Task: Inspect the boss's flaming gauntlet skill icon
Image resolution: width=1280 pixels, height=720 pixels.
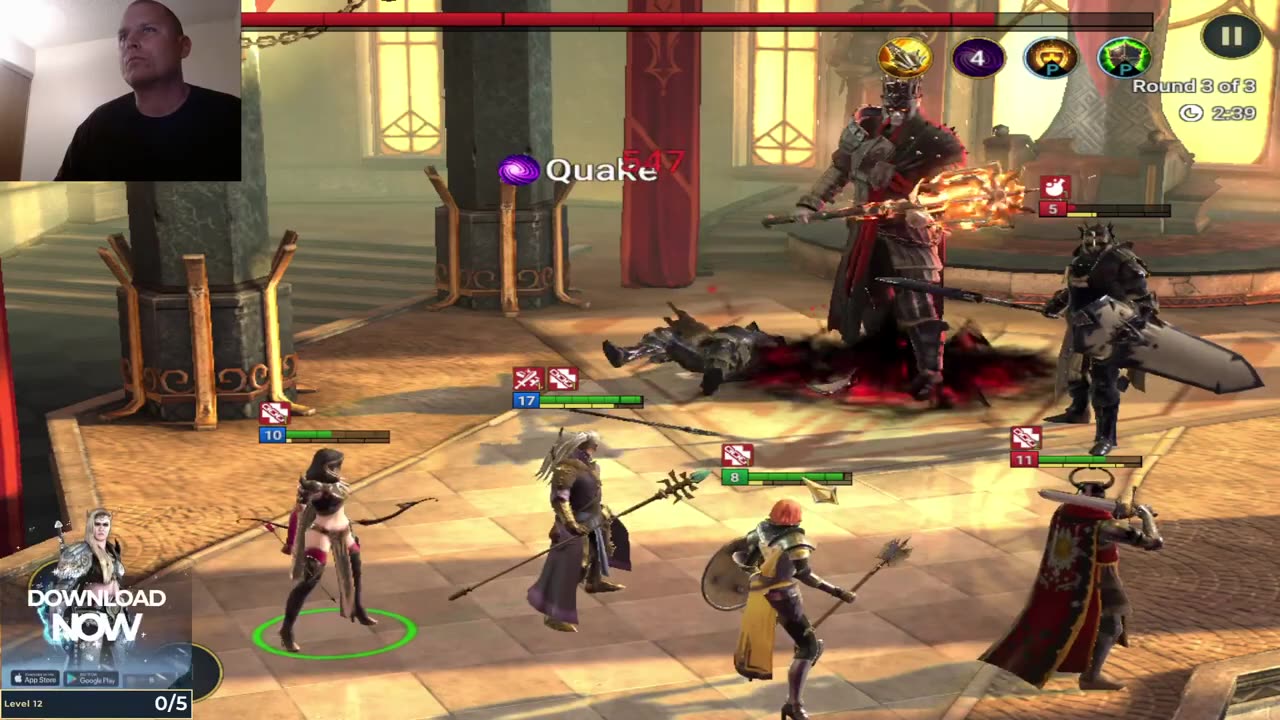Action: point(904,58)
